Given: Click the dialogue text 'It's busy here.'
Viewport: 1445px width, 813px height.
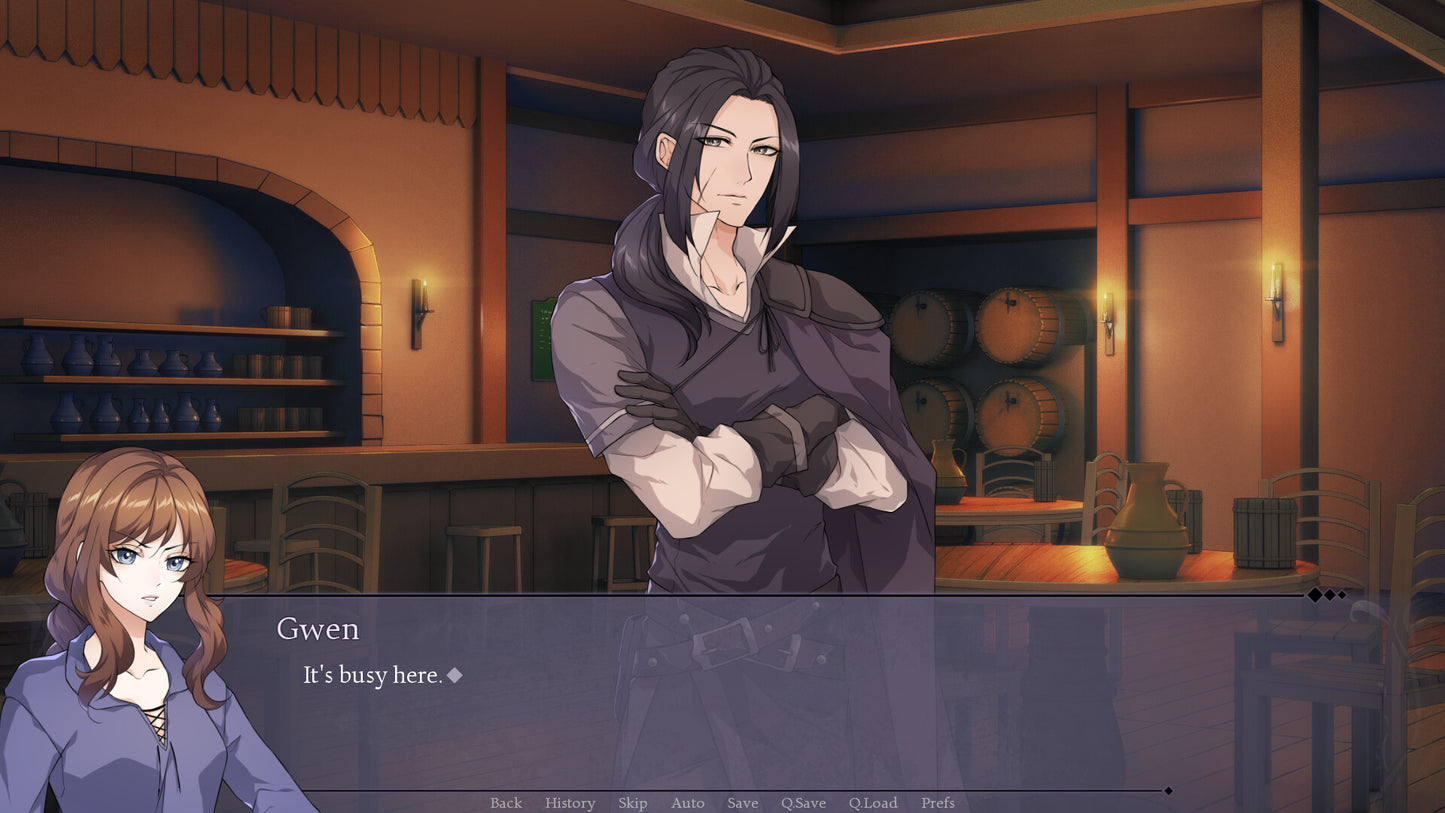Looking at the screenshot, I should pyautogui.click(x=369, y=675).
